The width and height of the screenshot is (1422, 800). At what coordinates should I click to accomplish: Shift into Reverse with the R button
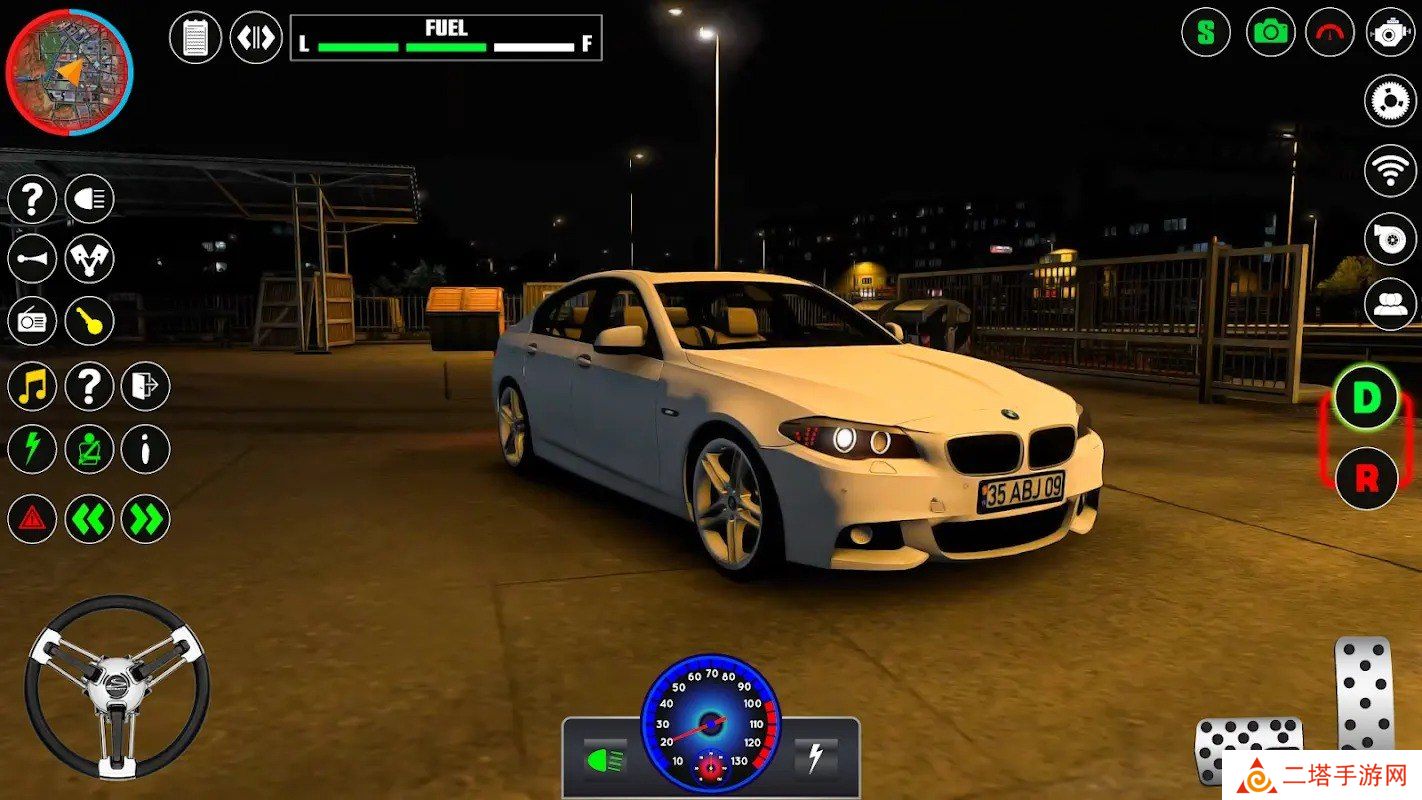point(1366,478)
